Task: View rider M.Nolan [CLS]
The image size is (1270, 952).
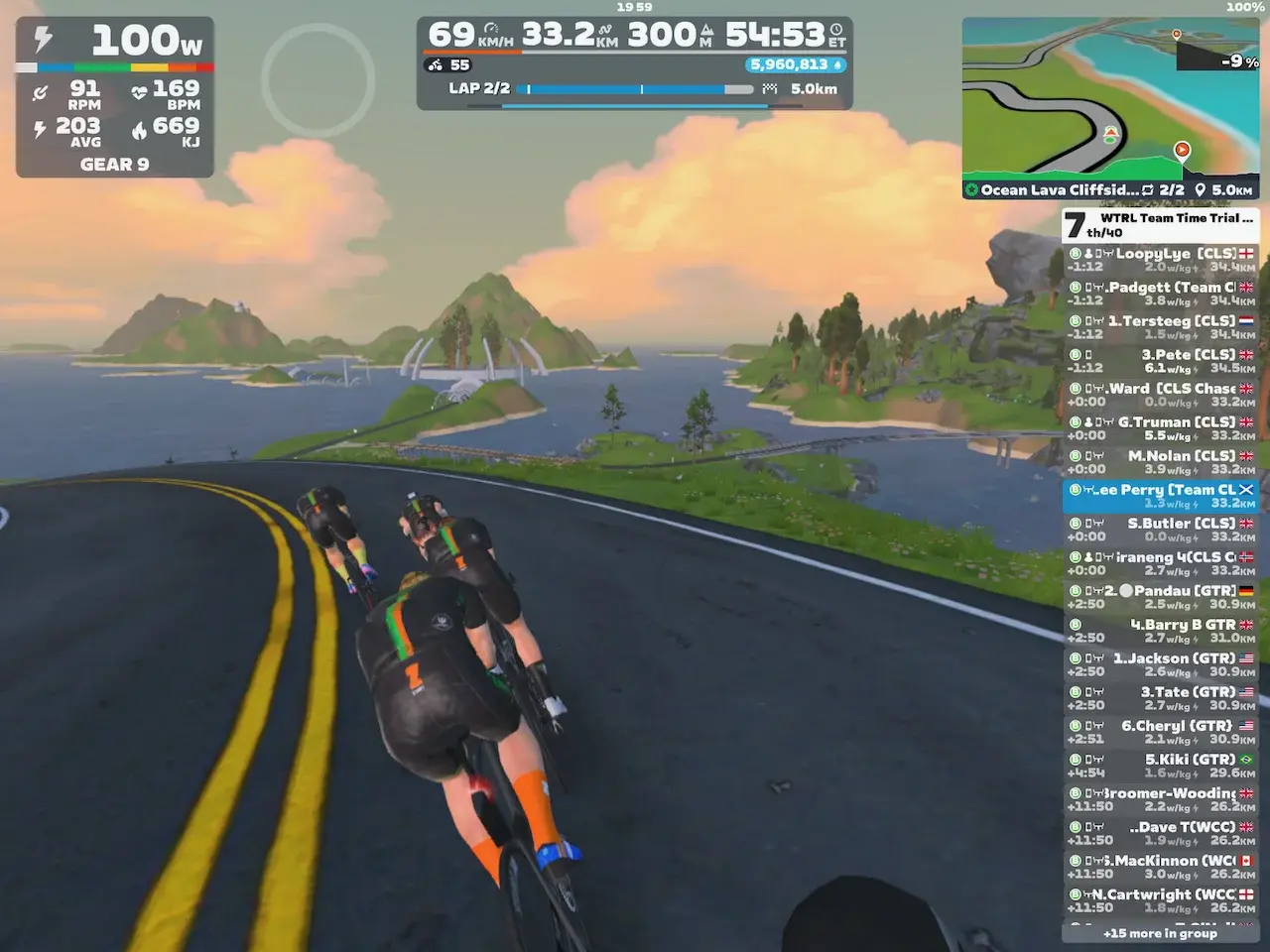Action: tap(1161, 462)
